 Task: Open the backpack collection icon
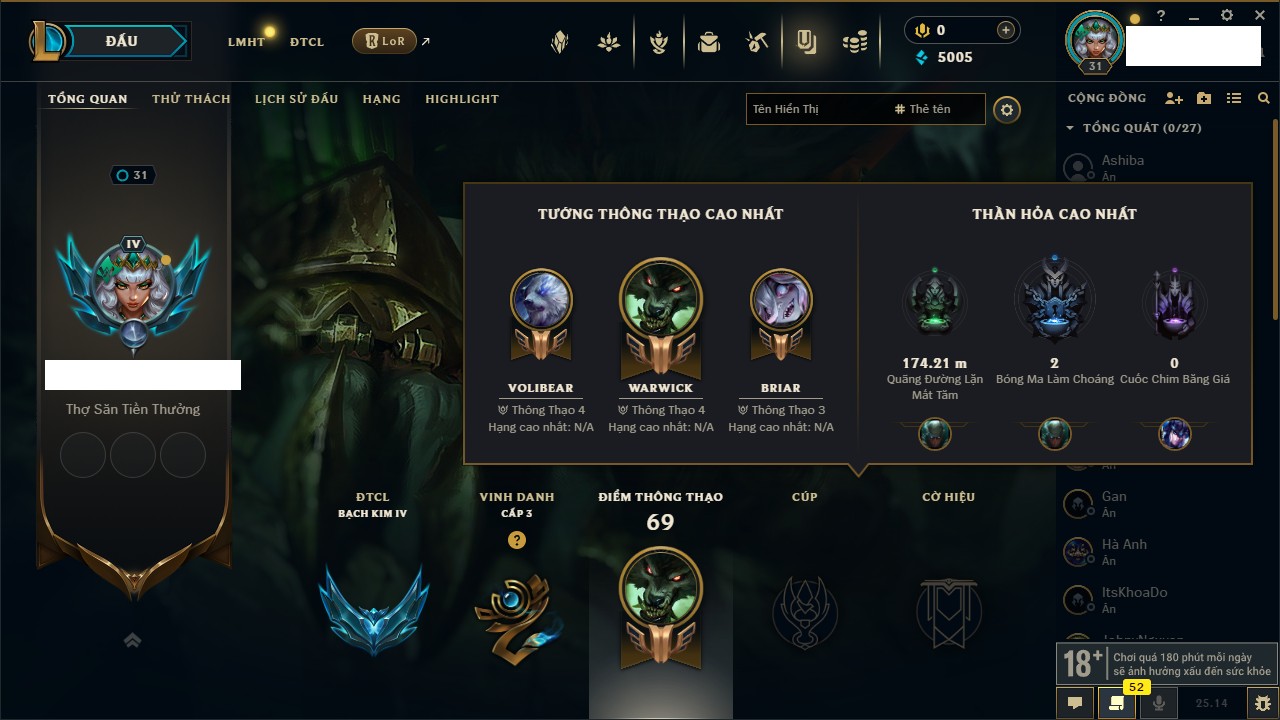pyautogui.click(x=709, y=42)
